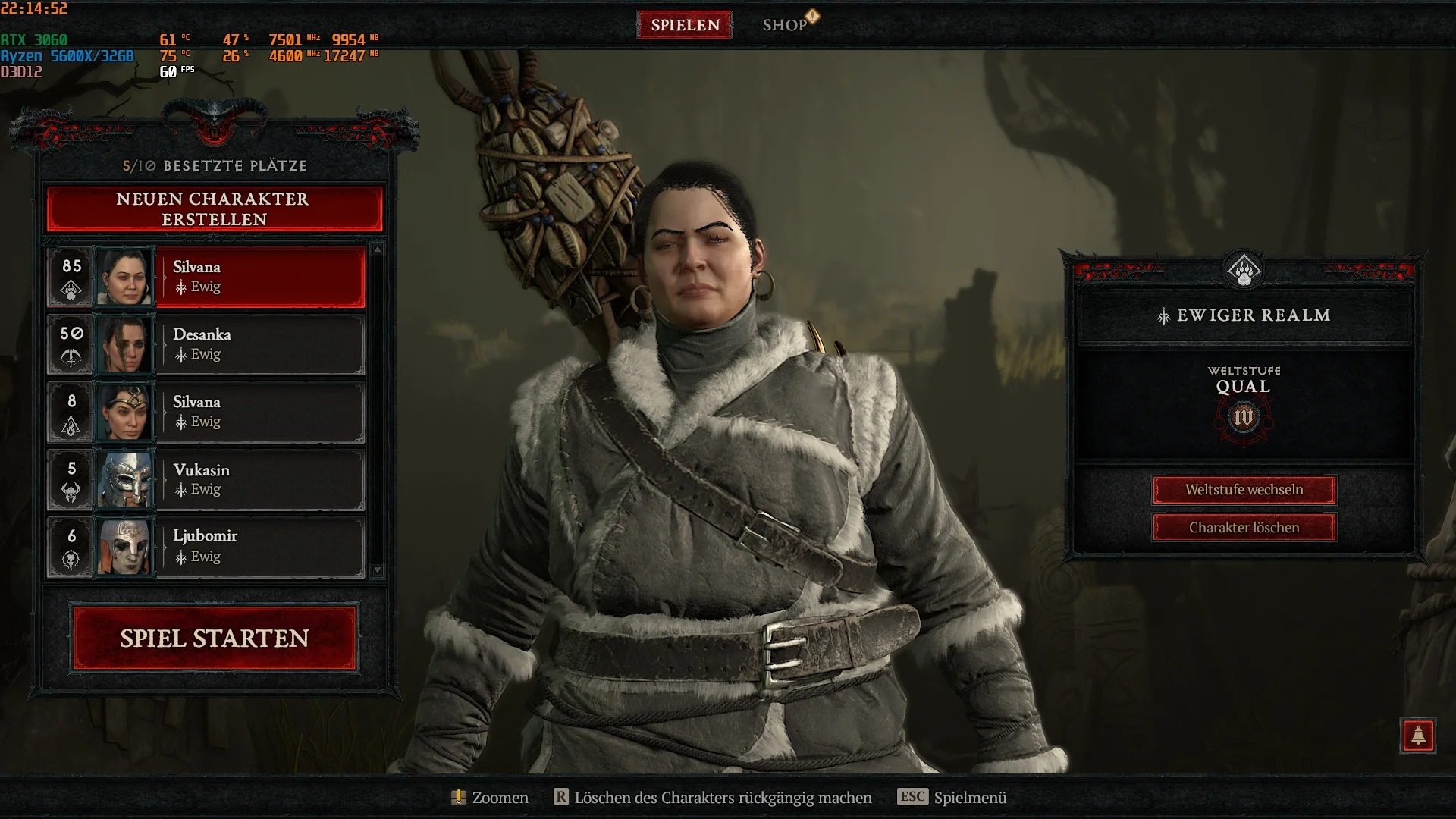Open the SHOP tab

point(786,25)
